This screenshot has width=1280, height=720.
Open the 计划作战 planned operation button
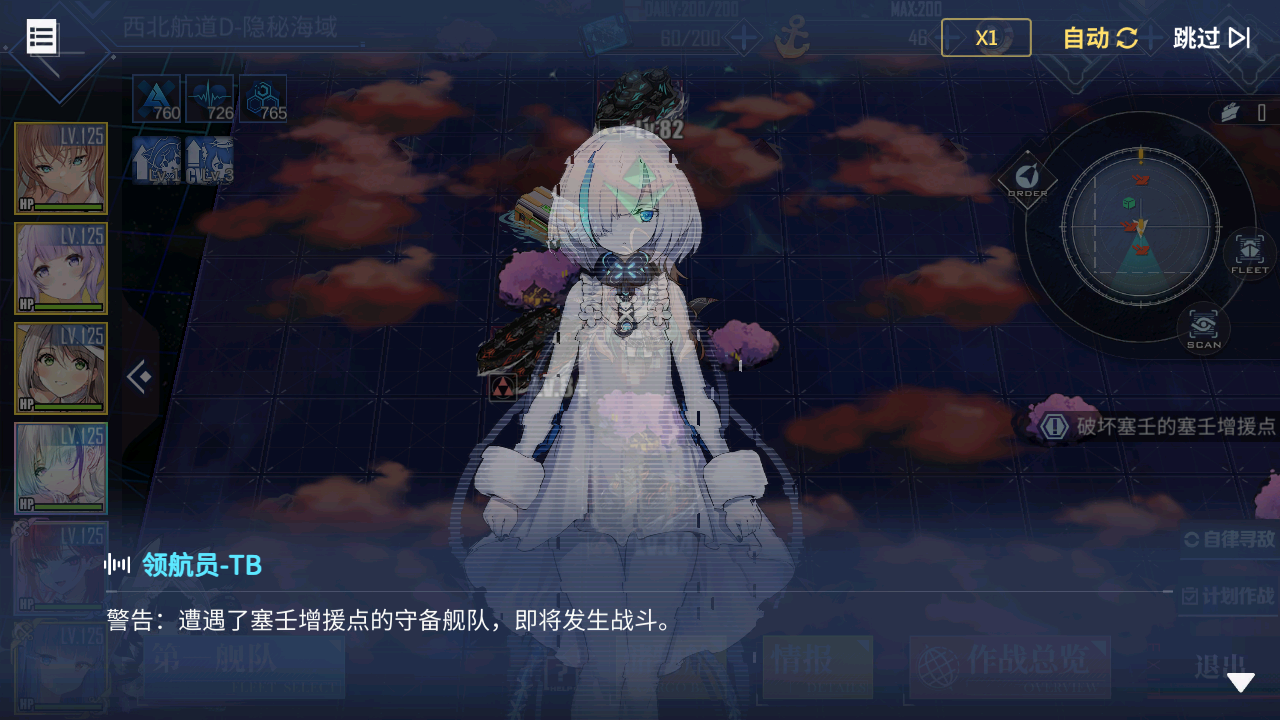(x=1230, y=596)
